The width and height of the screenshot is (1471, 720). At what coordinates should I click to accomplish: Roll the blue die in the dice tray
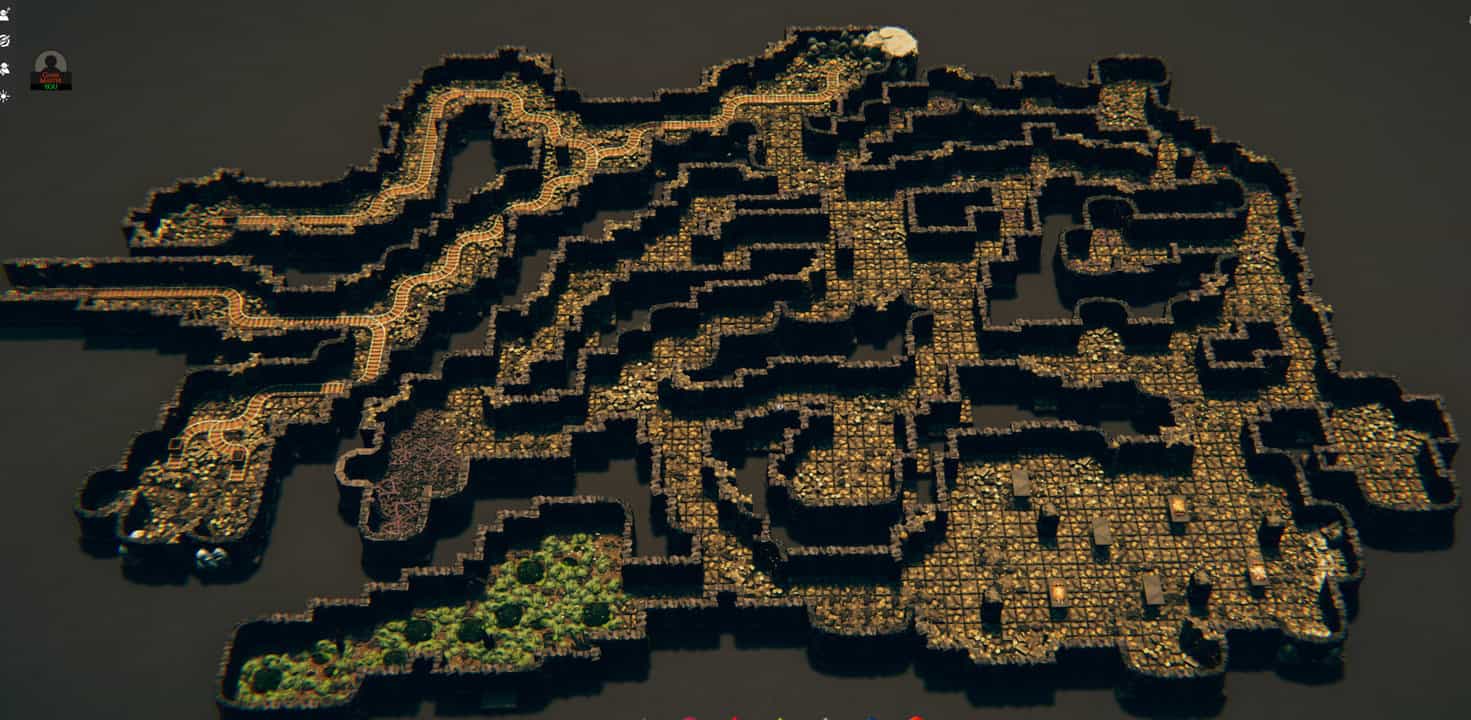pyautogui.click(x=872, y=717)
